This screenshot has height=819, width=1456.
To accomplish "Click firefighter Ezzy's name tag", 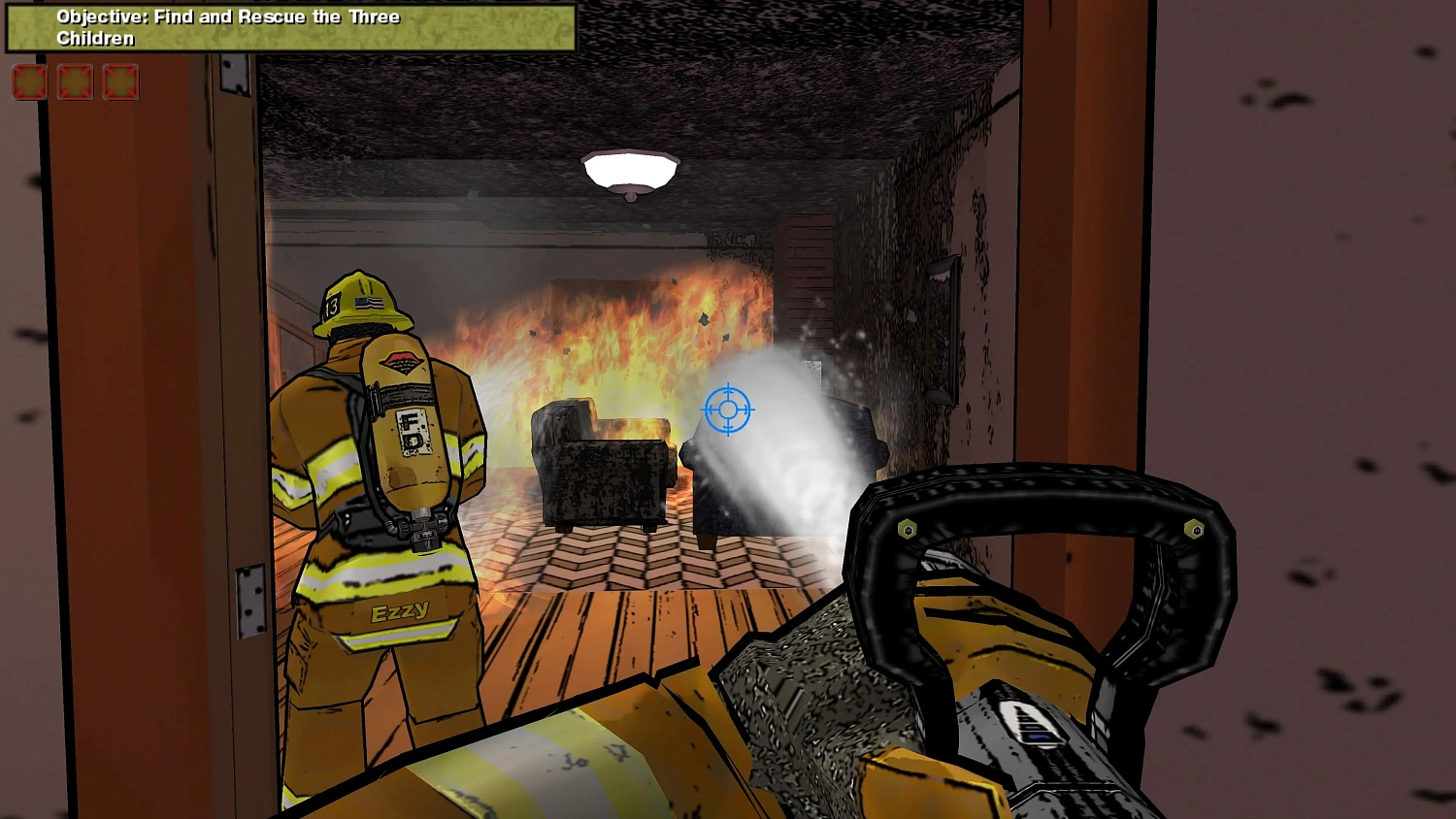I will click(x=401, y=611).
